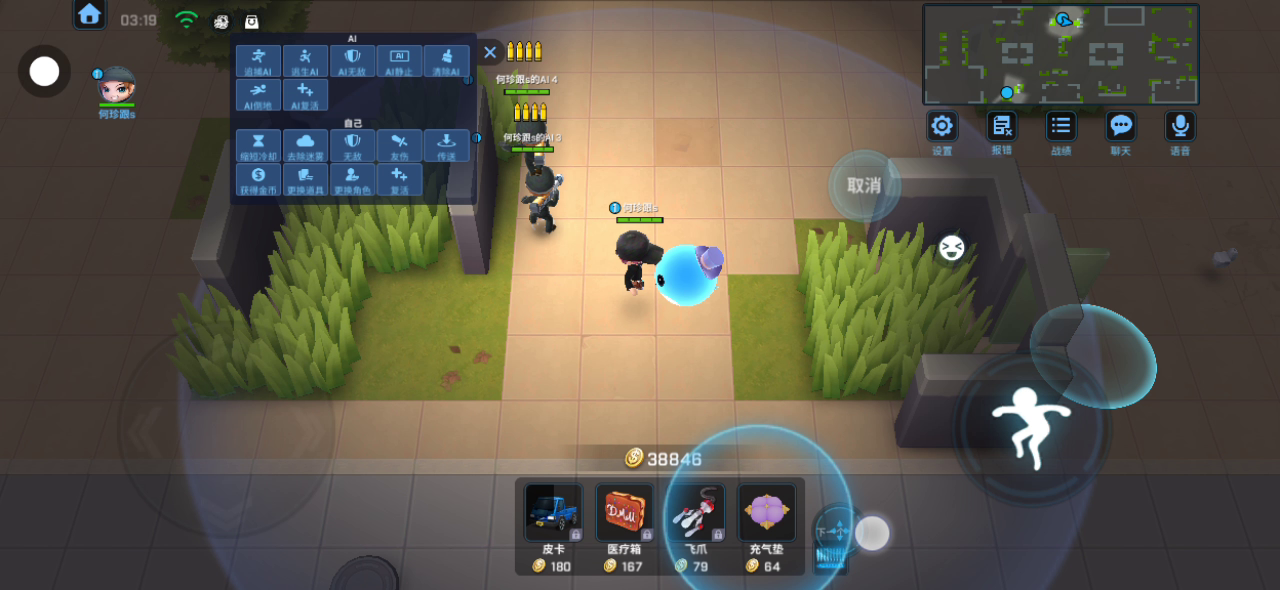Screen dimensions: 1280x590
Task: Choose the 清除AI button
Action: click(446, 61)
